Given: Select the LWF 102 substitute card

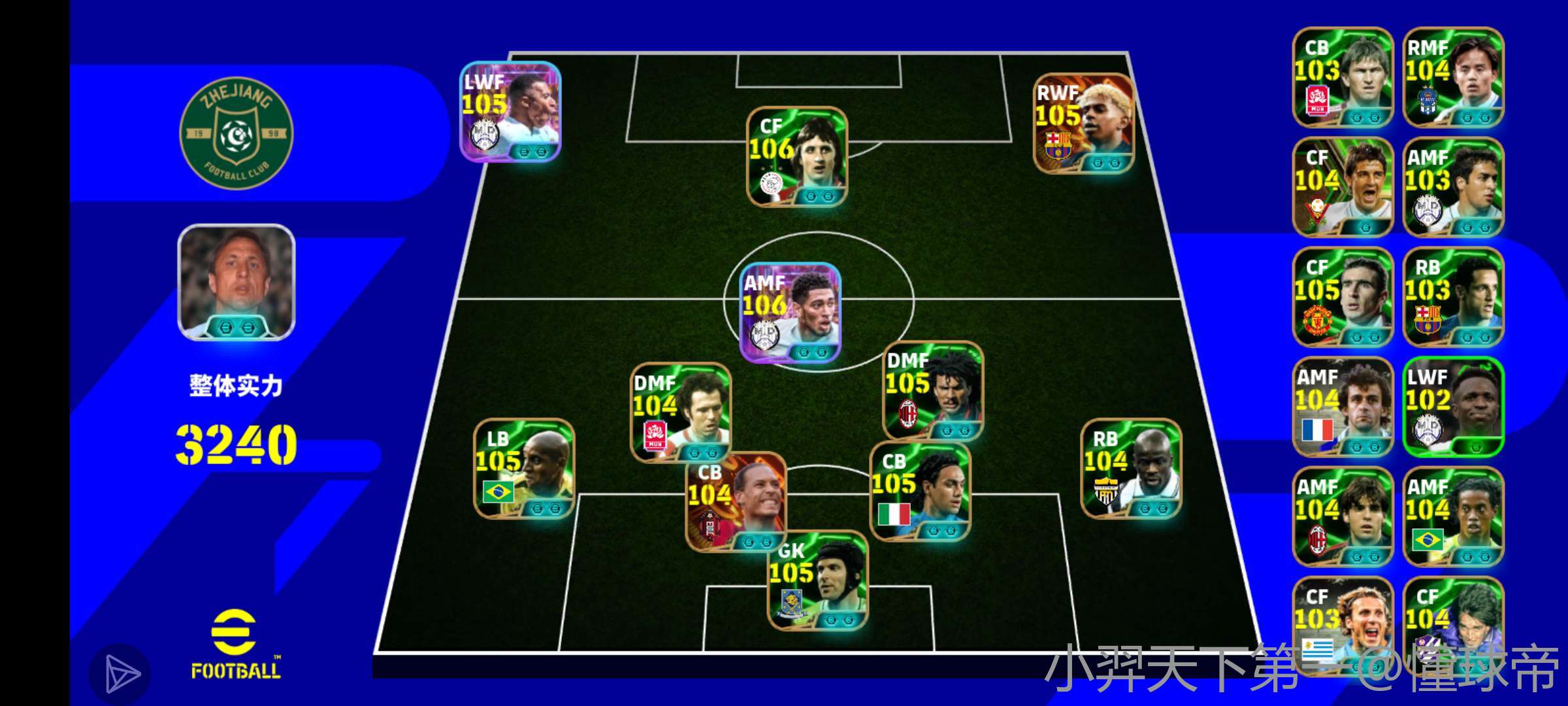Looking at the screenshot, I should click(x=1454, y=407).
